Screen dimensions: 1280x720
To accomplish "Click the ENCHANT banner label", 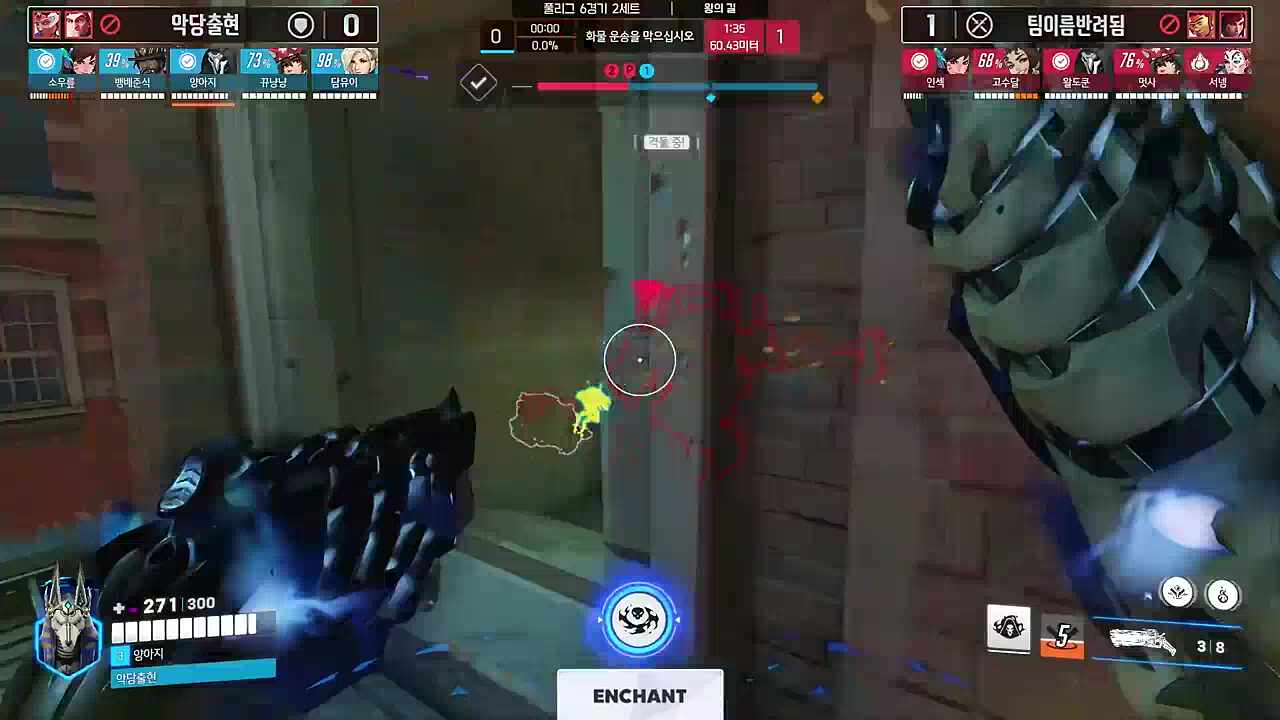I will coord(640,697).
